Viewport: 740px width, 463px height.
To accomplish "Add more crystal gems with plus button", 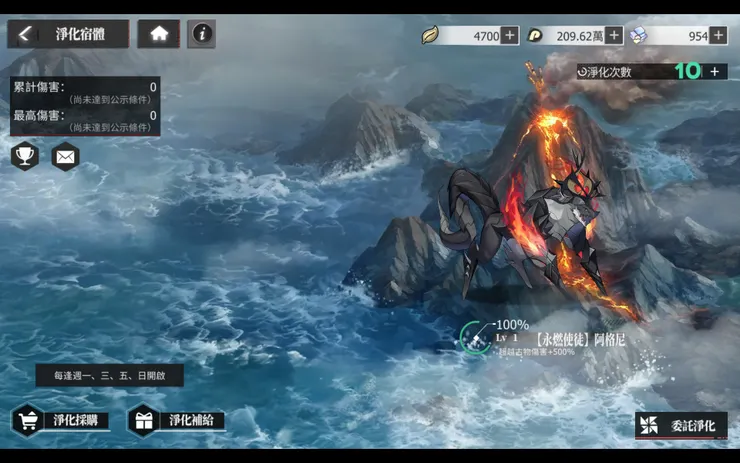I will click(x=719, y=36).
